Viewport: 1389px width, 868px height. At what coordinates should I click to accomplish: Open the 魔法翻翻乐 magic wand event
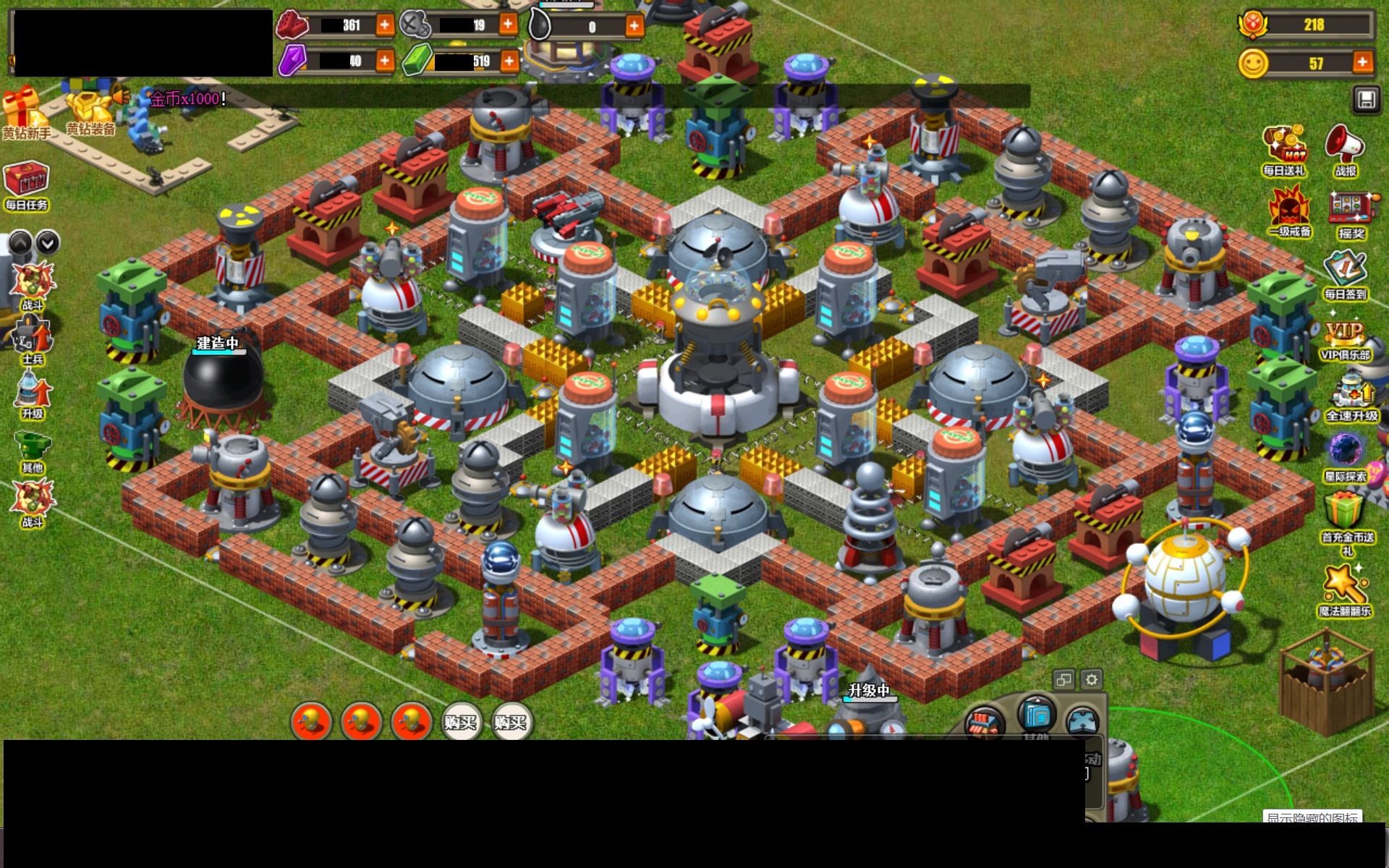click(x=1344, y=590)
